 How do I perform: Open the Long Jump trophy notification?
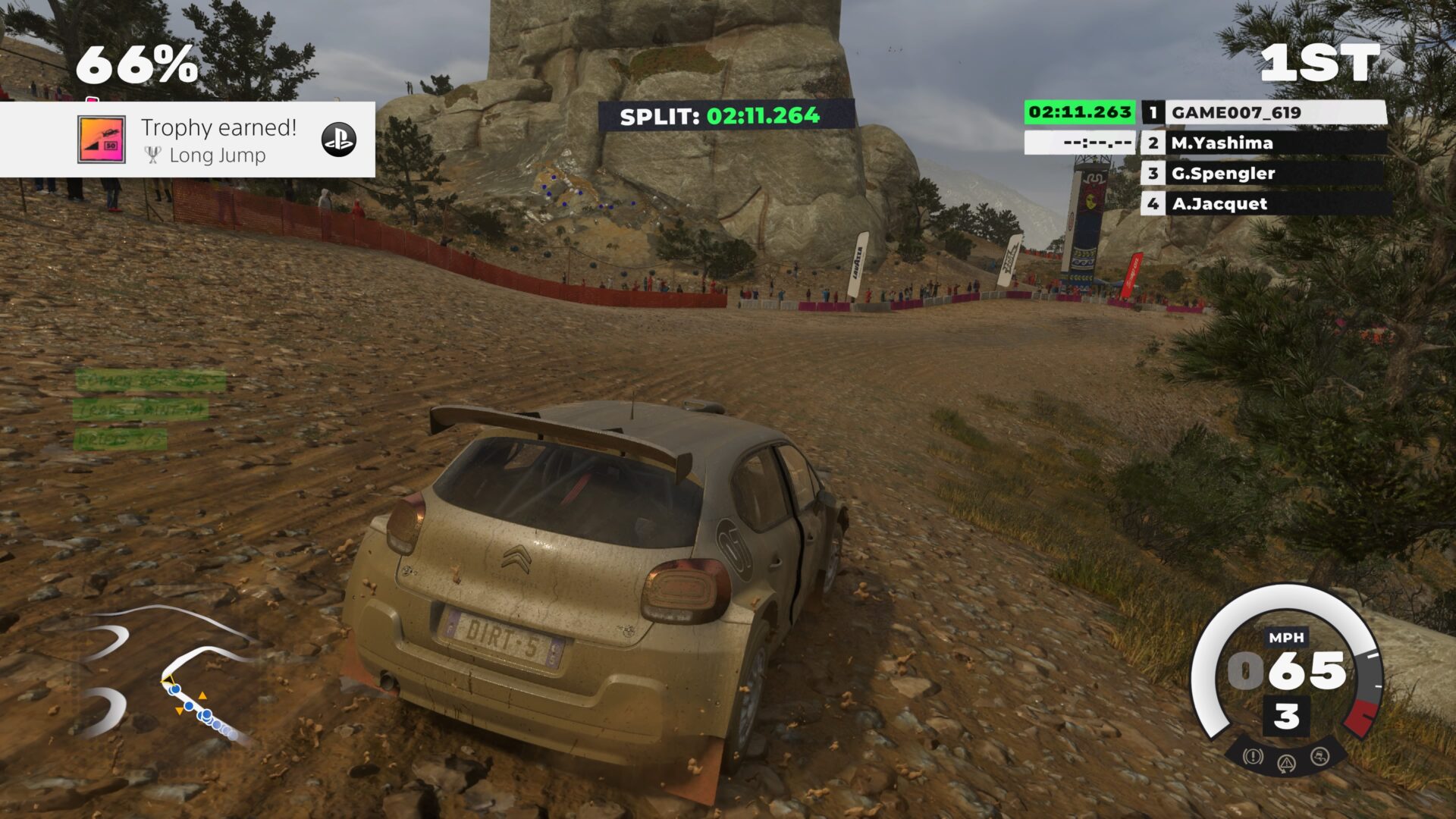point(218,140)
